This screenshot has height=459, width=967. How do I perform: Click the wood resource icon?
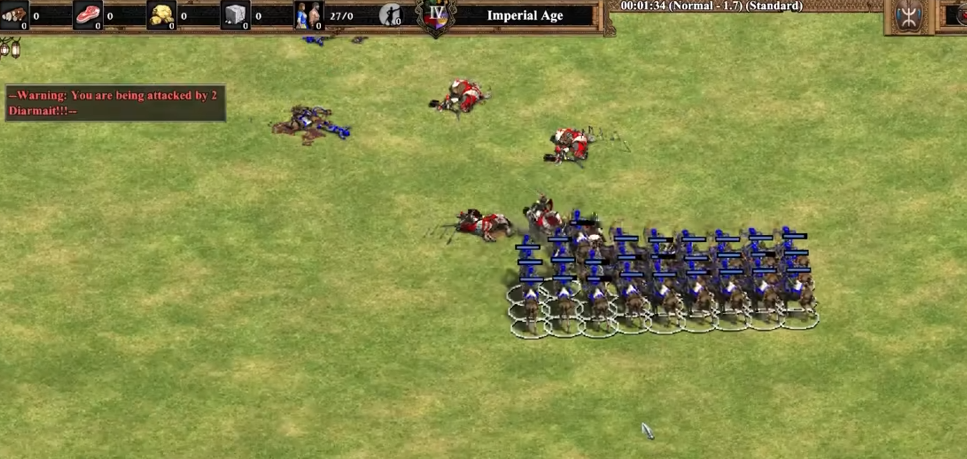pyautogui.click(x=14, y=14)
